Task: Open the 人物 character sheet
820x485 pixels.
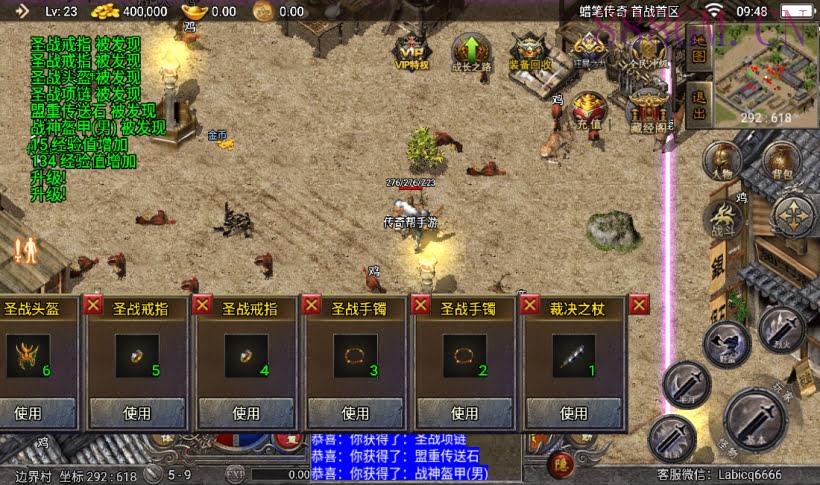Action: (x=721, y=160)
